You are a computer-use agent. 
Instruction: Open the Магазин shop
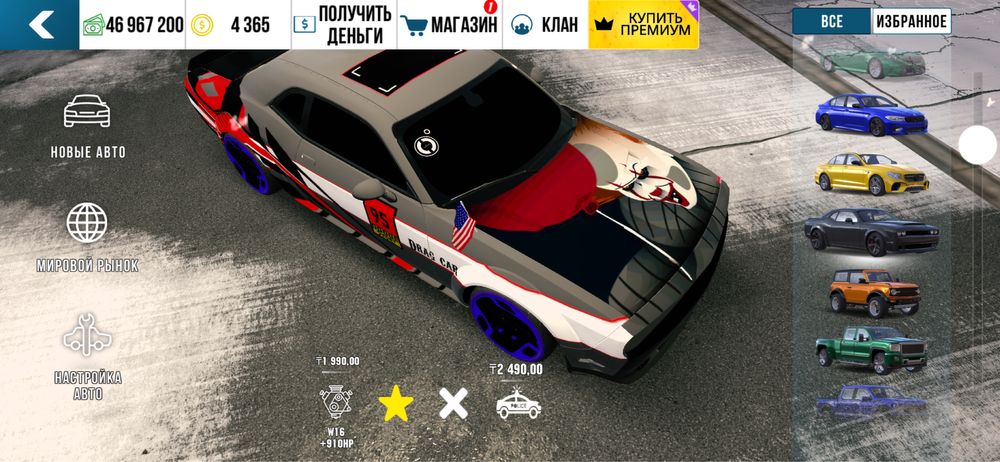(448, 25)
